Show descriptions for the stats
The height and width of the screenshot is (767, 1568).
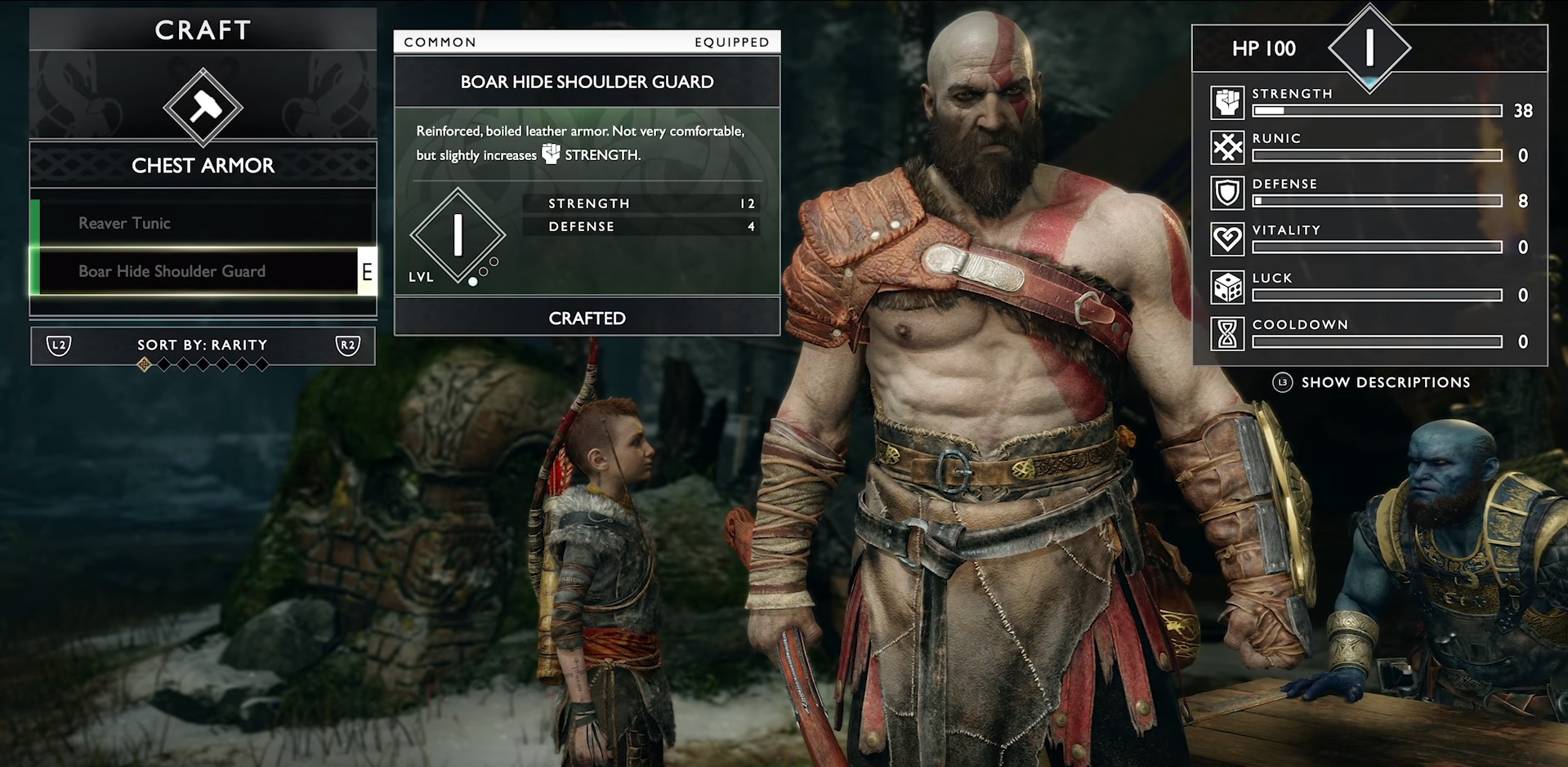[x=1373, y=382]
